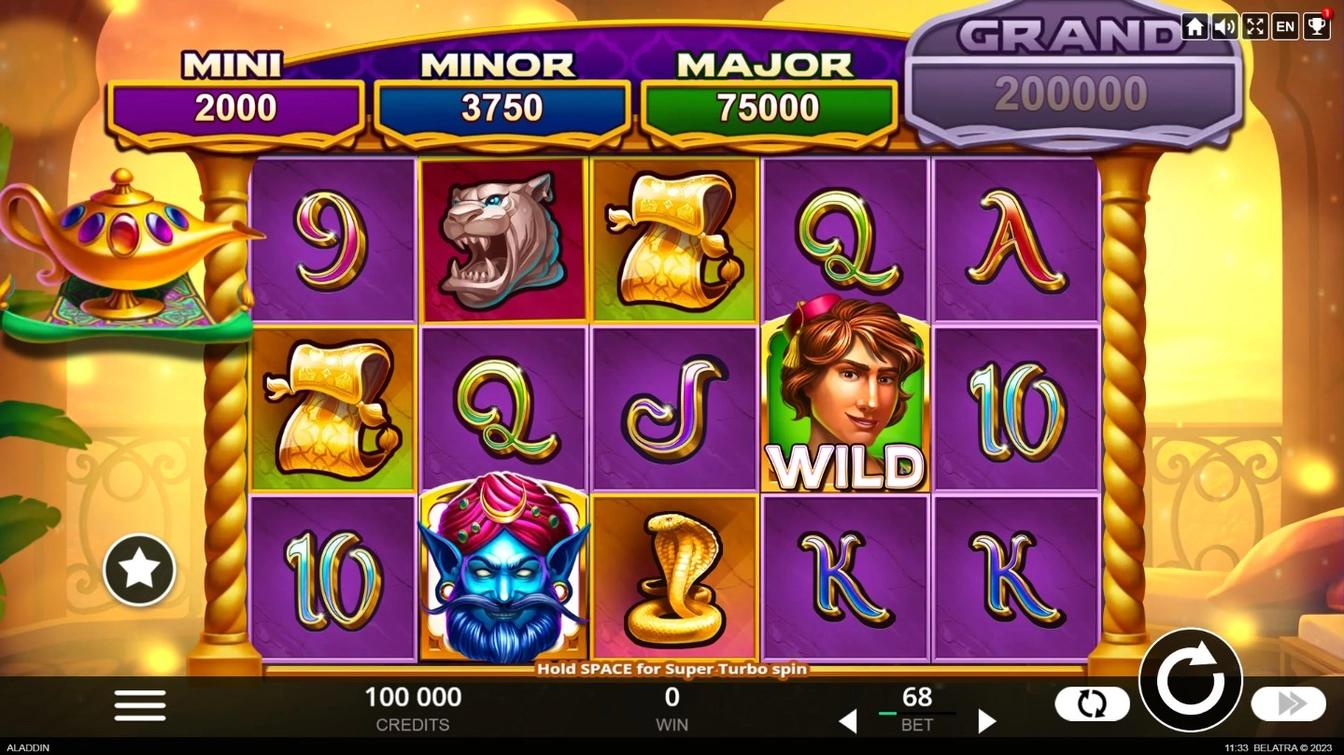Activate the turbo fast-forward button
1344x755 pixels.
click(1290, 705)
